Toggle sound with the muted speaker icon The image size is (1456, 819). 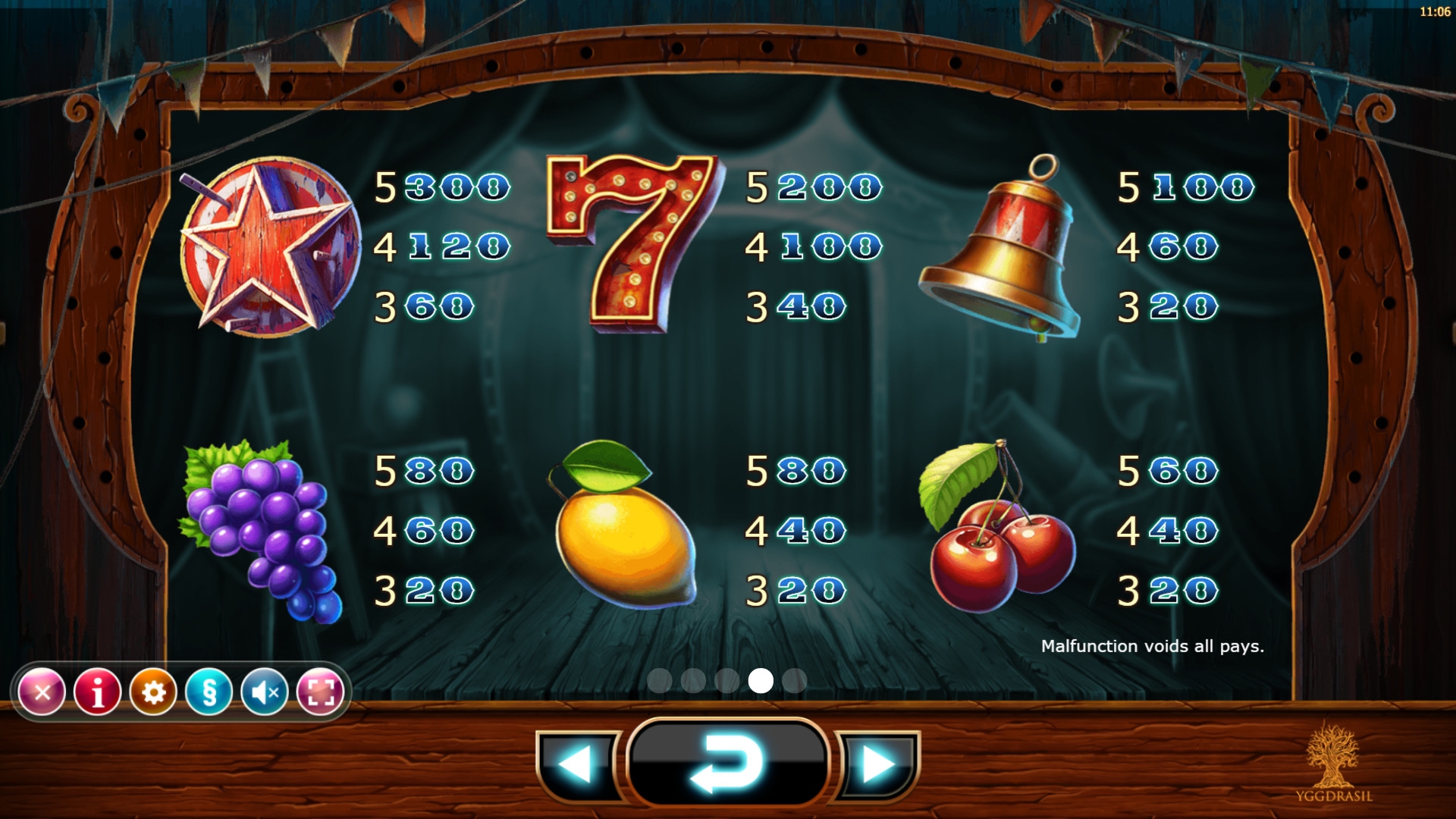coord(265,692)
